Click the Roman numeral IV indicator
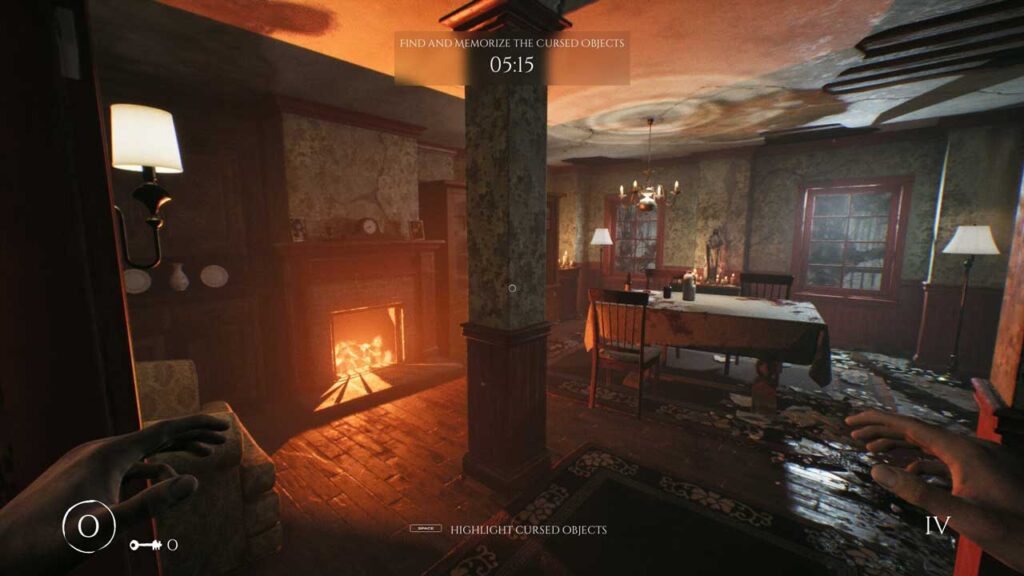Image resolution: width=1024 pixels, height=576 pixels. (x=937, y=526)
